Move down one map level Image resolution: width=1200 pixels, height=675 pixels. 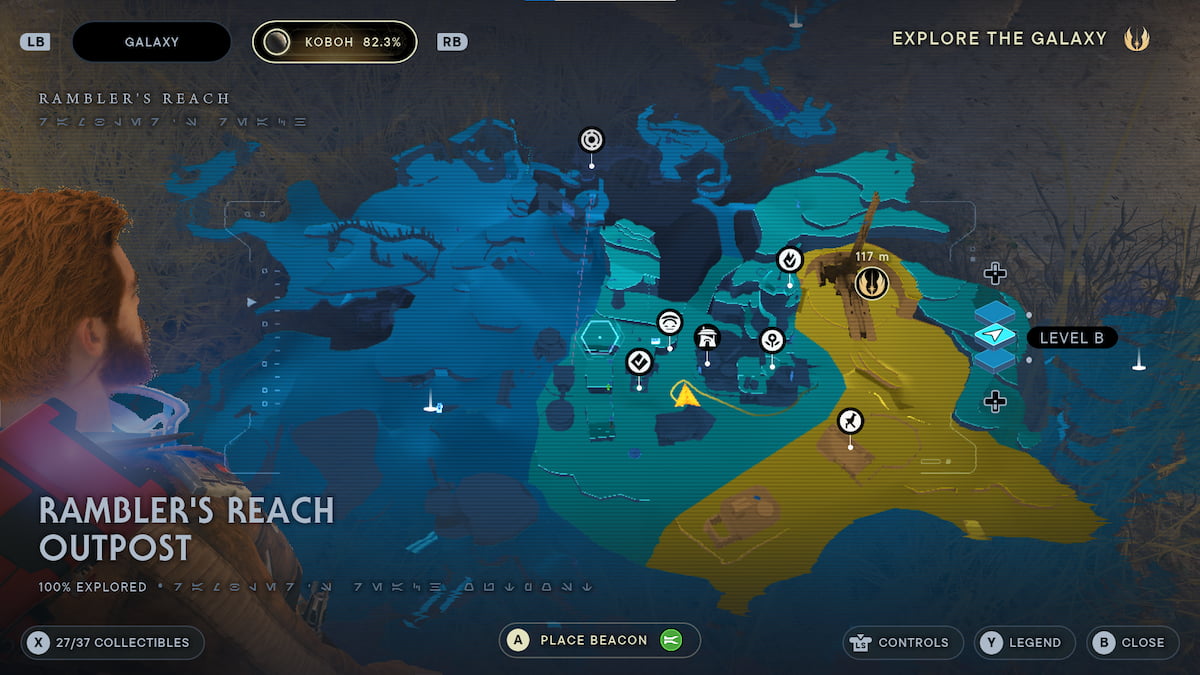(994, 401)
